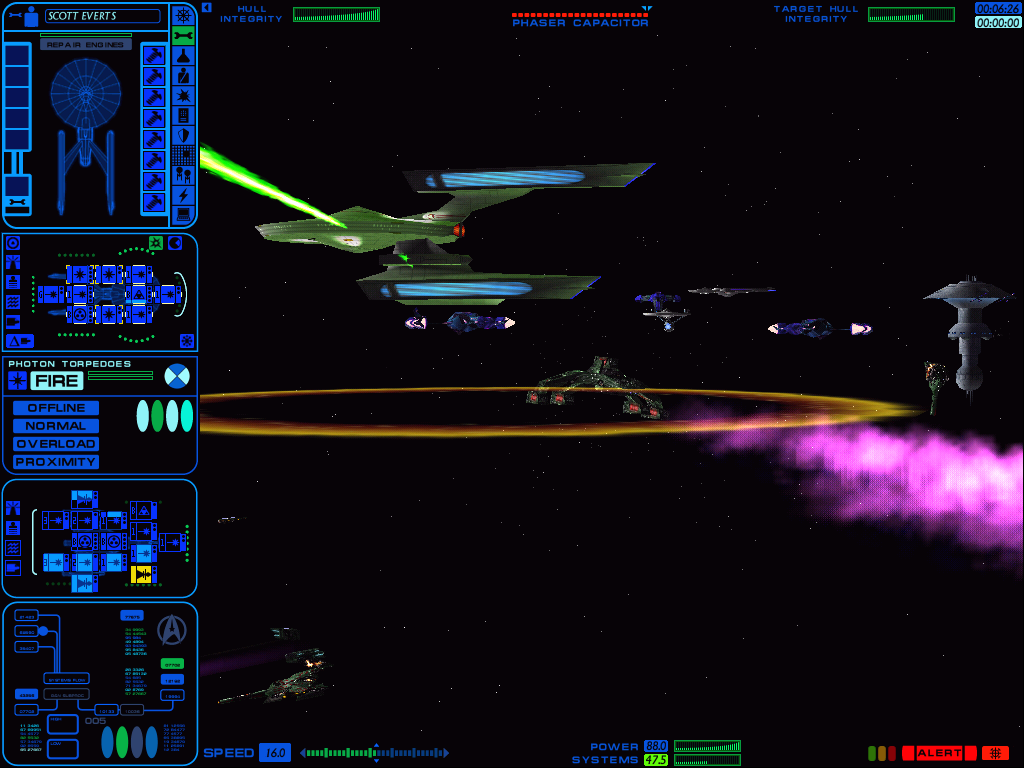Select Normal torpedo mode
This screenshot has height=768, width=1024.
coord(56,426)
